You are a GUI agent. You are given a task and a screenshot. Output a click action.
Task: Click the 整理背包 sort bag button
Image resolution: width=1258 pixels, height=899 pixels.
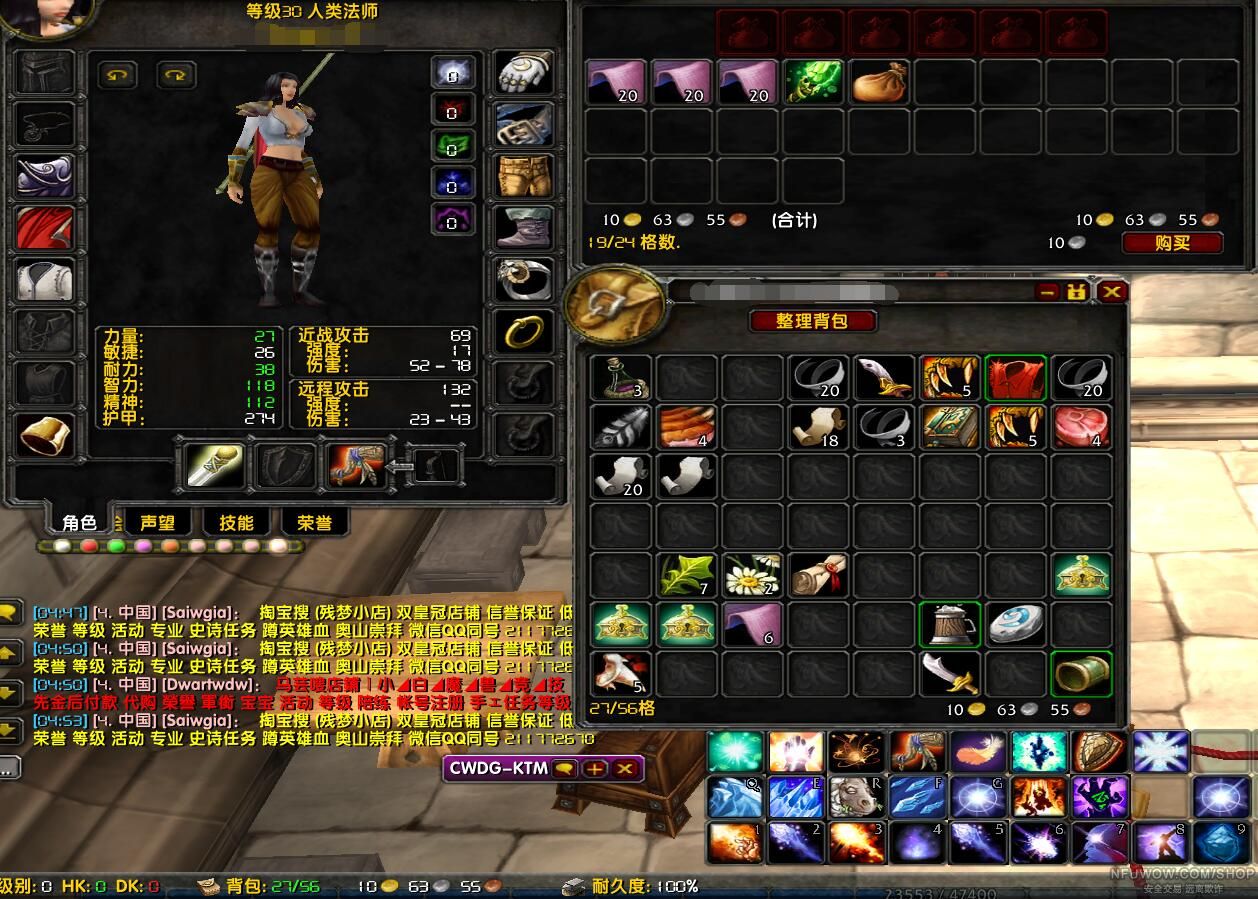coord(812,321)
